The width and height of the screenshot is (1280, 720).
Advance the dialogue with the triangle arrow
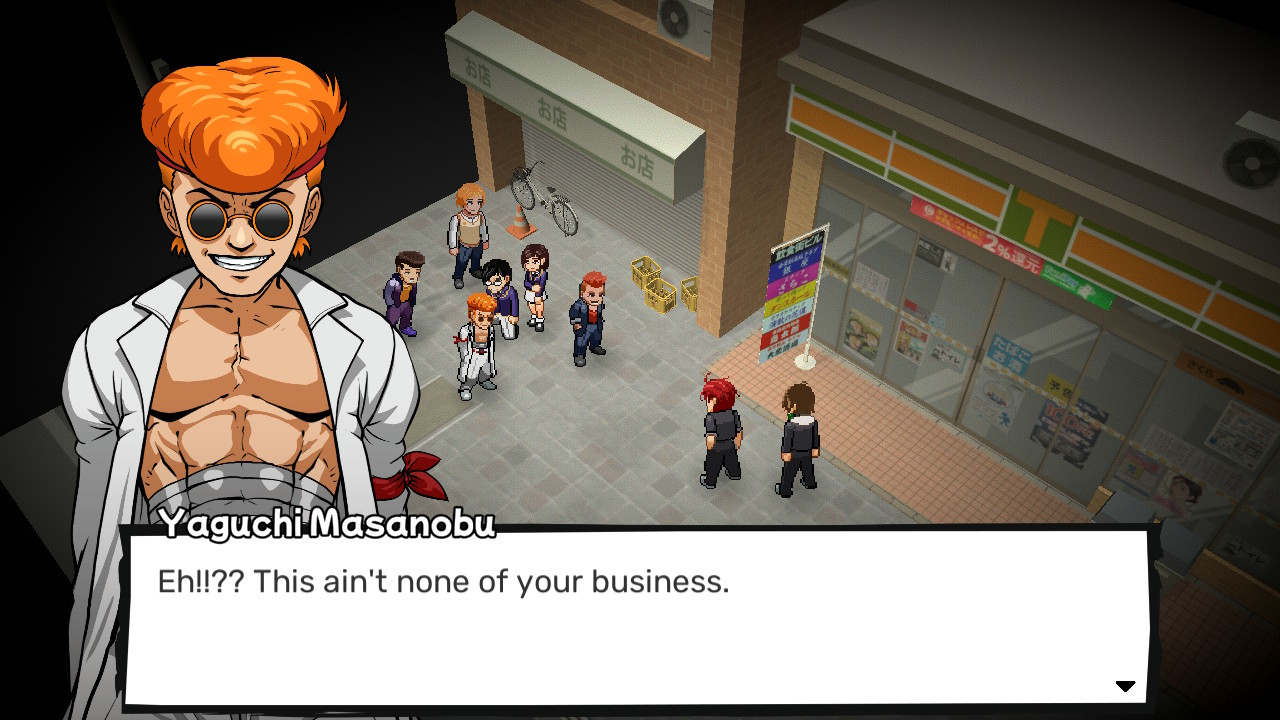(x=1126, y=686)
